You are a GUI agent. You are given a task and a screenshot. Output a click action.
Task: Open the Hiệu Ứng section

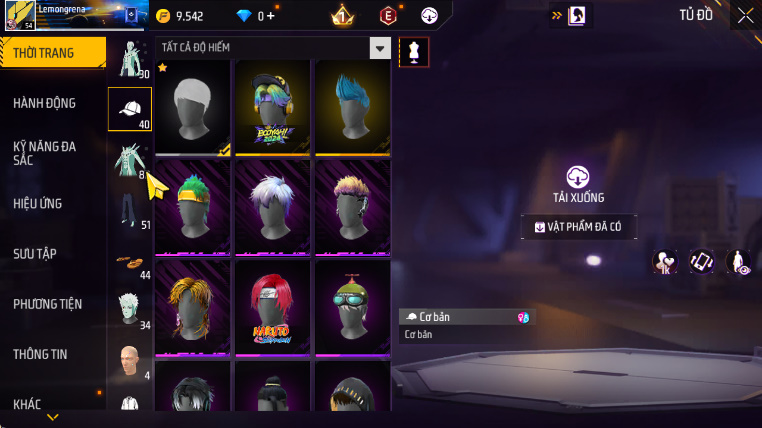pos(38,204)
